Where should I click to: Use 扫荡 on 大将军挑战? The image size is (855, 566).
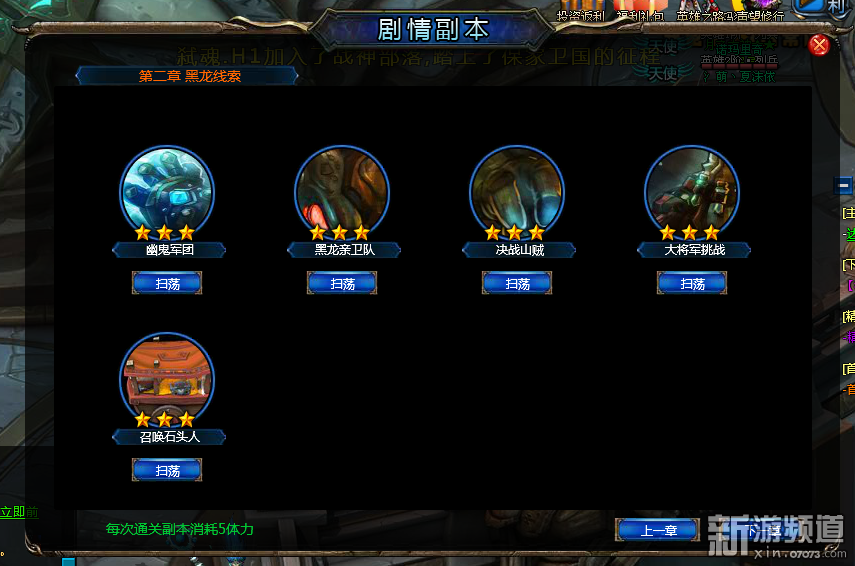[692, 284]
